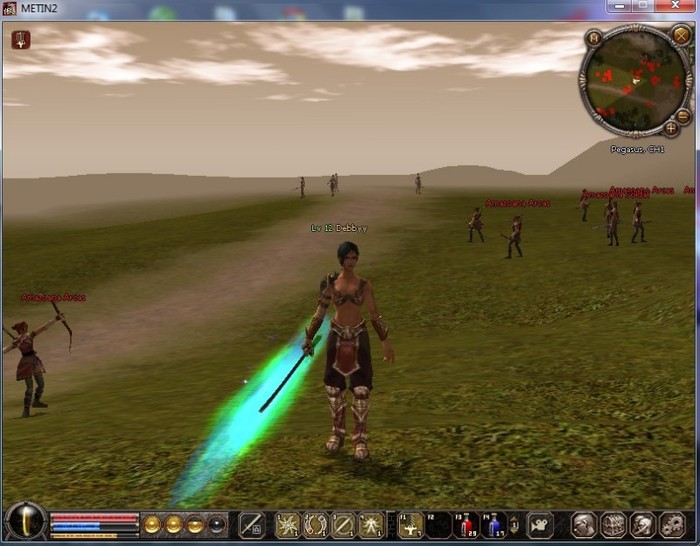Open the large map with the M button
This screenshot has height=546, width=700.
595,38
